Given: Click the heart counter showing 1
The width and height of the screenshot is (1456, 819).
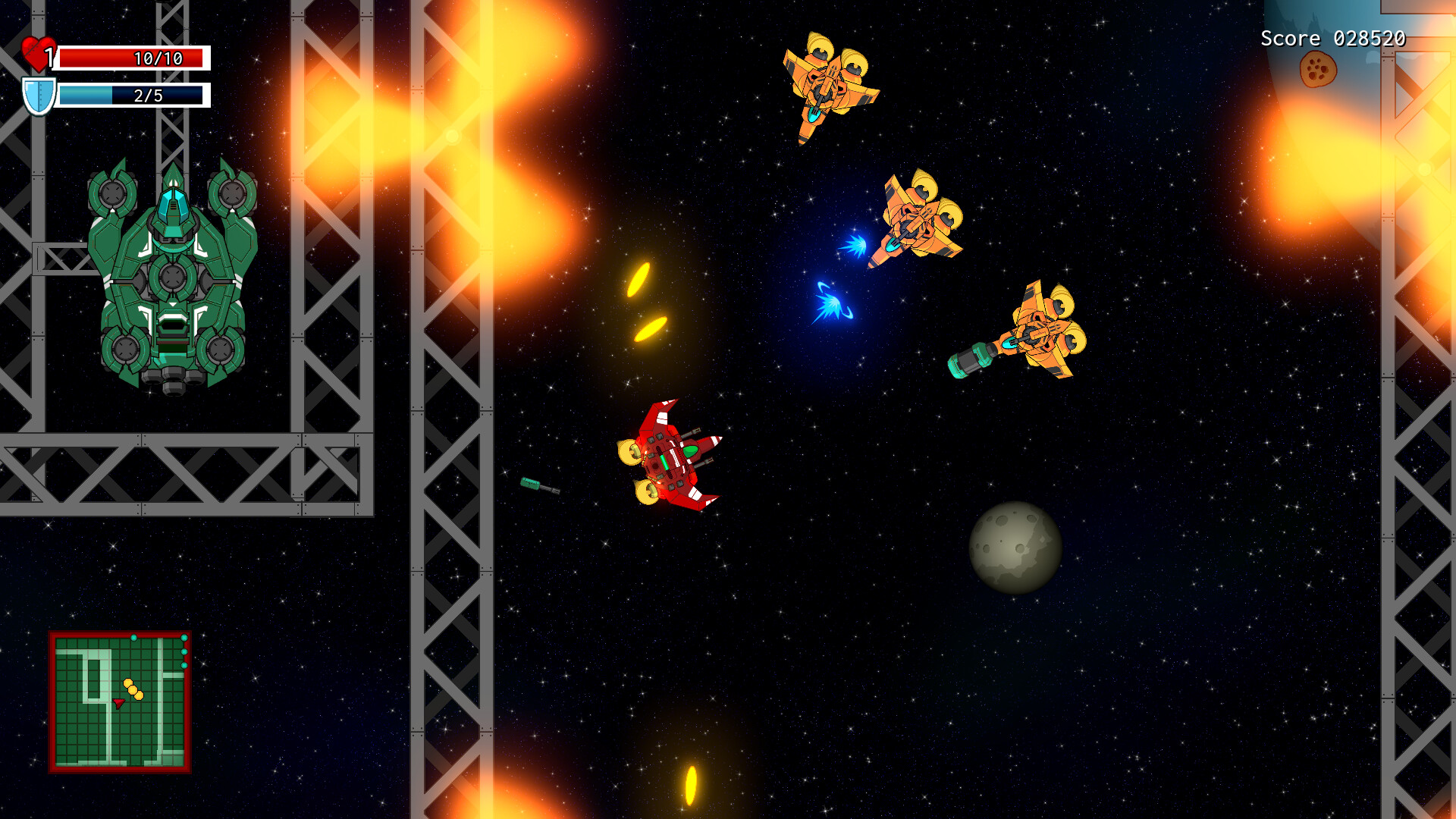Looking at the screenshot, I should click(x=50, y=55).
